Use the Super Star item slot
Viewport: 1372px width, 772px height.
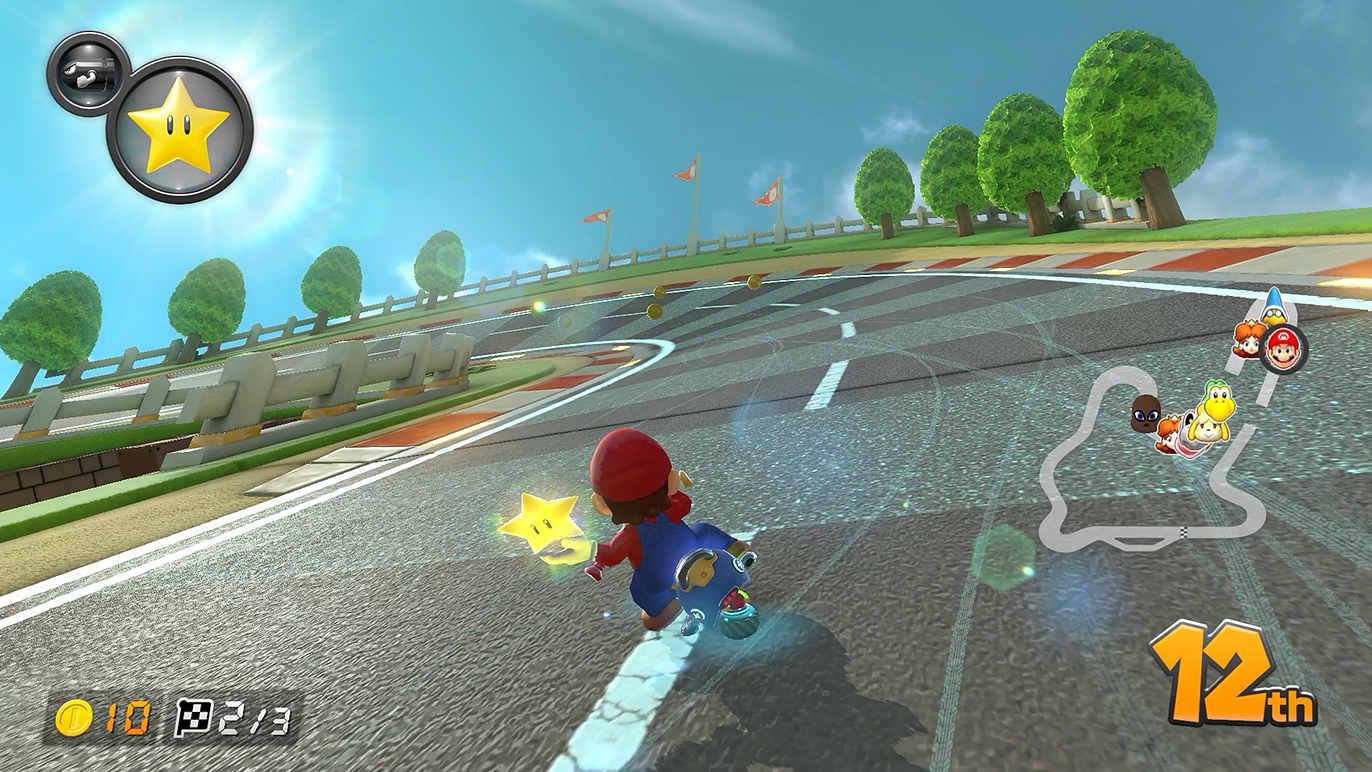(179, 129)
